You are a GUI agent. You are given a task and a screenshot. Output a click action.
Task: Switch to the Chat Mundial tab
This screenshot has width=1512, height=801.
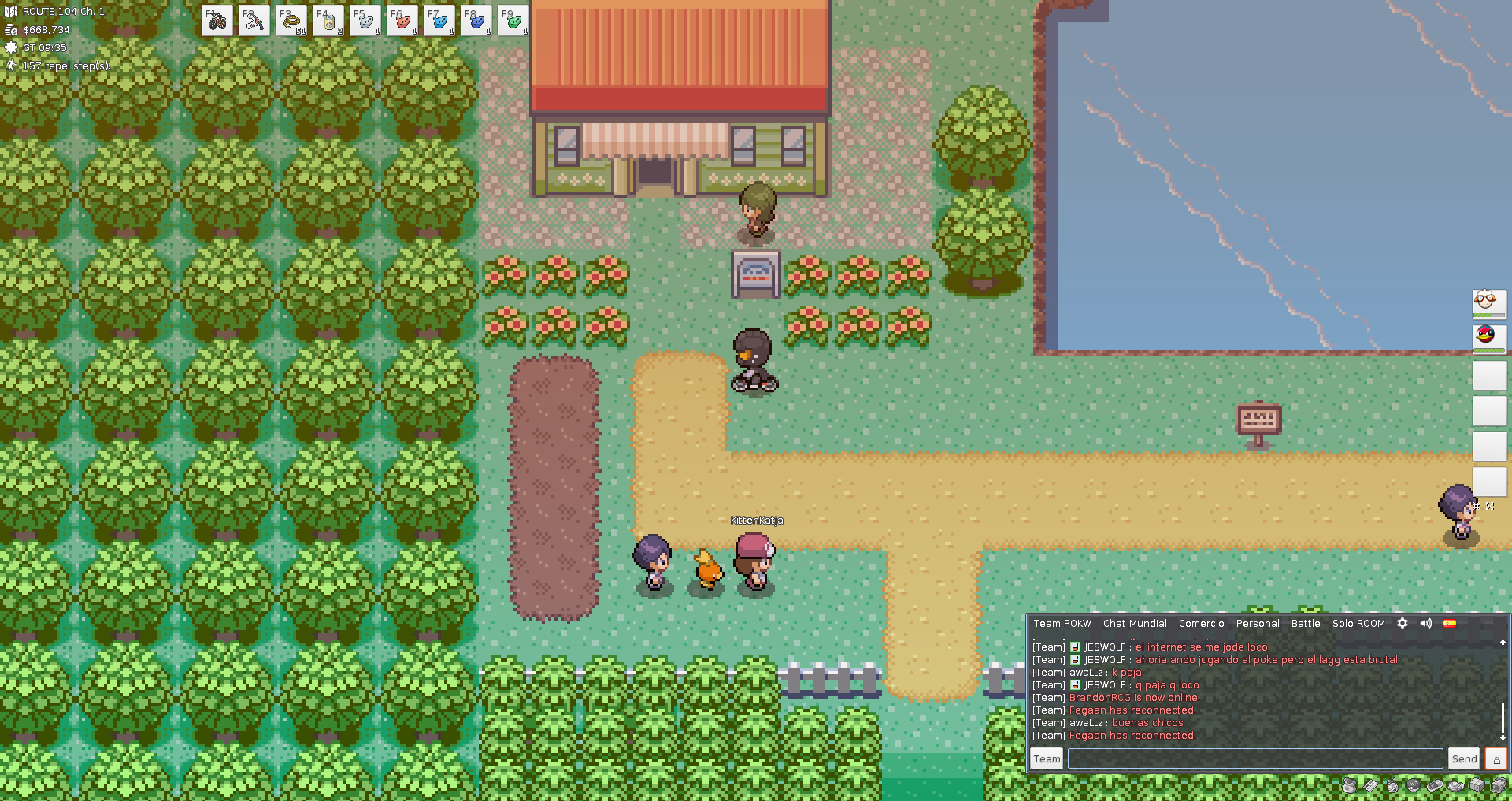click(1135, 623)
